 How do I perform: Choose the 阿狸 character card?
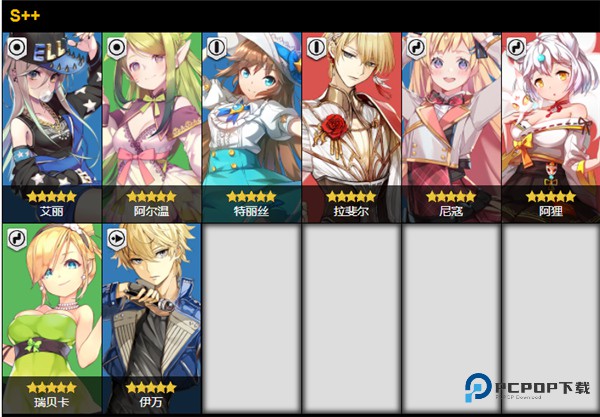(550, 126)
